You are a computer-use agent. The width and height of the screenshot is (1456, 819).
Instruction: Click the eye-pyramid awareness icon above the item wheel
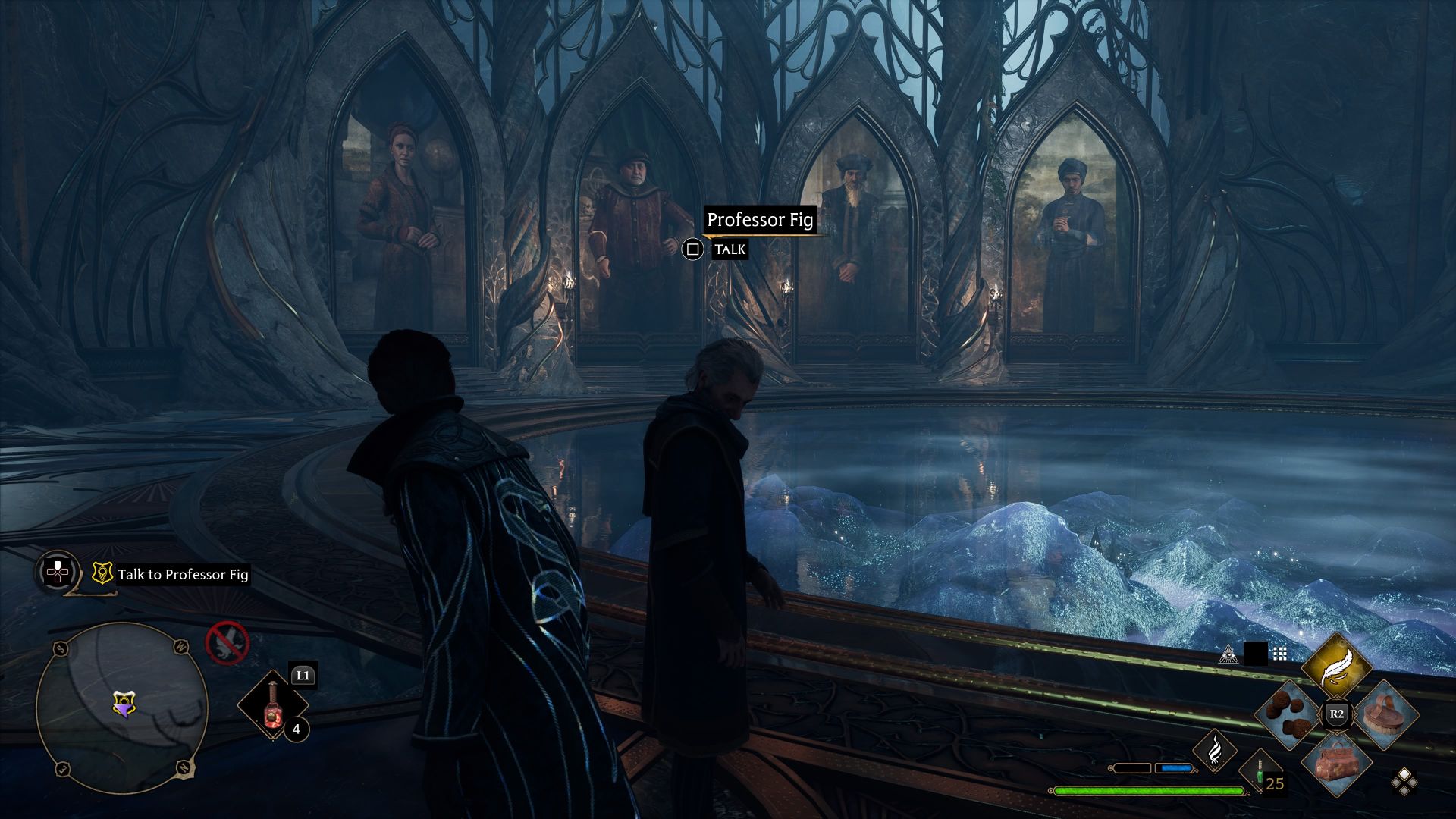1228,655
